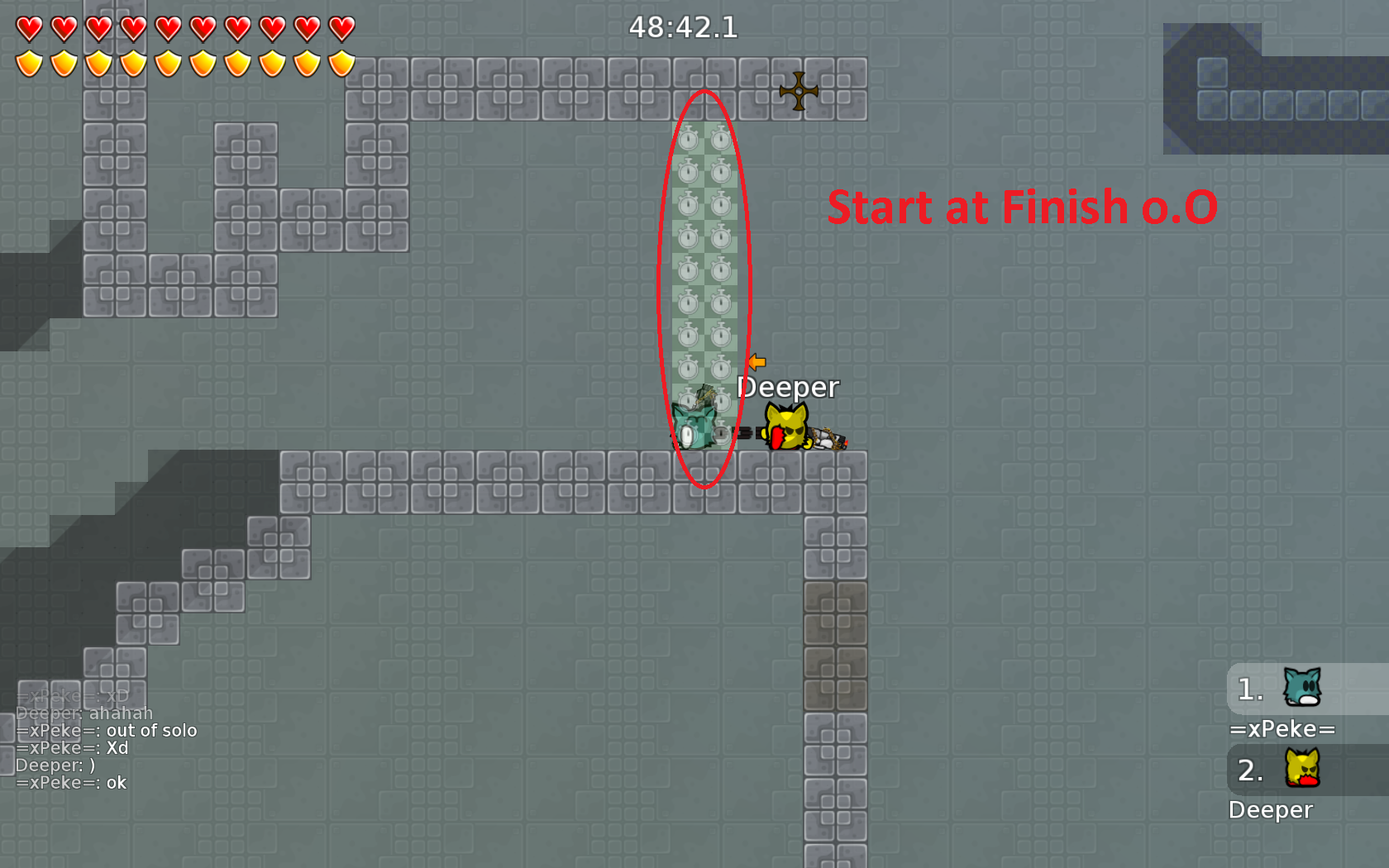Click the orange arrow cursor marker
The image size is (1389, 868).
tap(757, 362)
